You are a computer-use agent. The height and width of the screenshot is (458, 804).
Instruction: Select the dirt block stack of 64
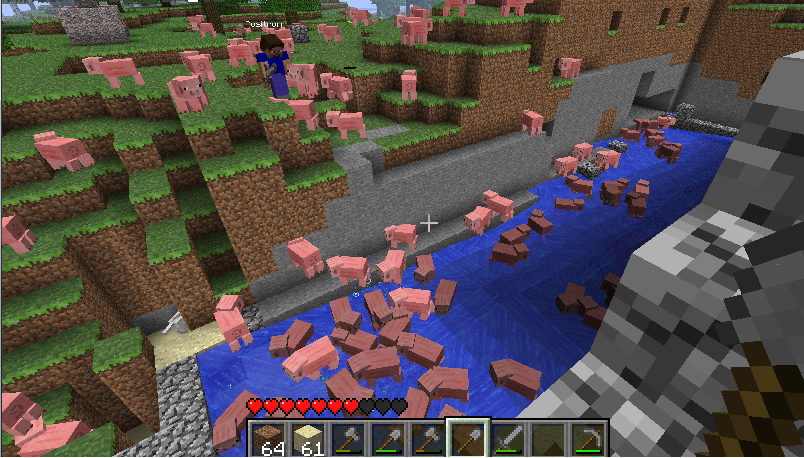tap(271, 439)
